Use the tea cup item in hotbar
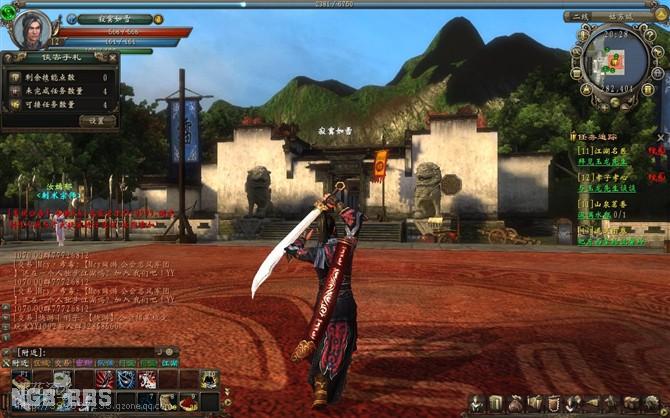670x418 pixels. pyautogui.click(x=62, y=379)
